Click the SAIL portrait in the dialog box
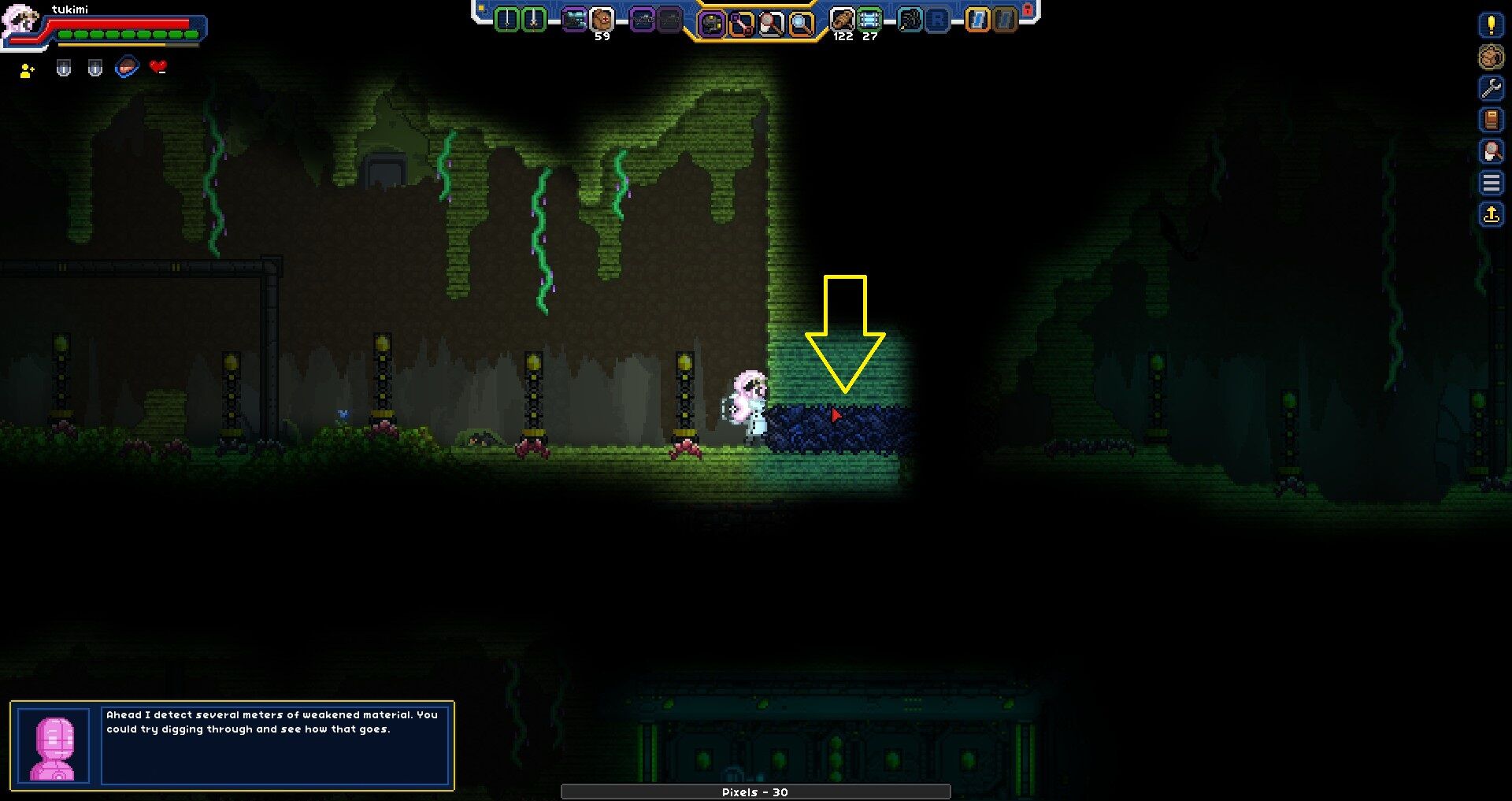This screenshot has width=1512, height=801. tap(52, 745)
